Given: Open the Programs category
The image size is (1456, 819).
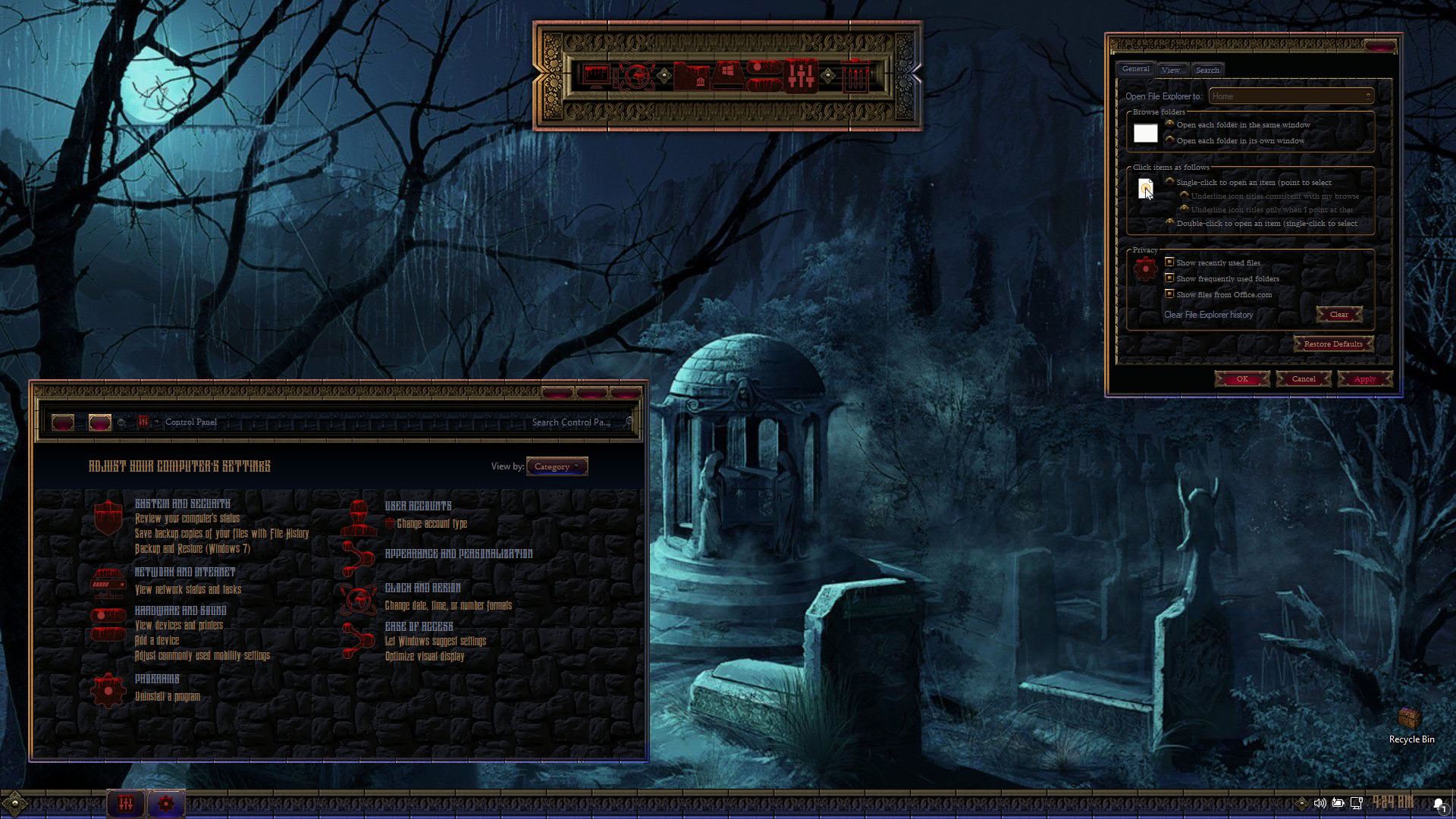Looking at the screenshot, I should point(157,679).
